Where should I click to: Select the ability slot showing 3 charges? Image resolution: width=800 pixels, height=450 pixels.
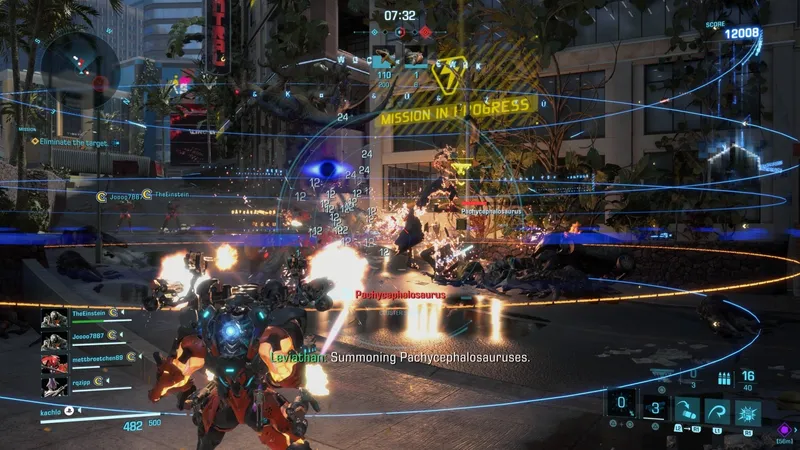[655, 408]
